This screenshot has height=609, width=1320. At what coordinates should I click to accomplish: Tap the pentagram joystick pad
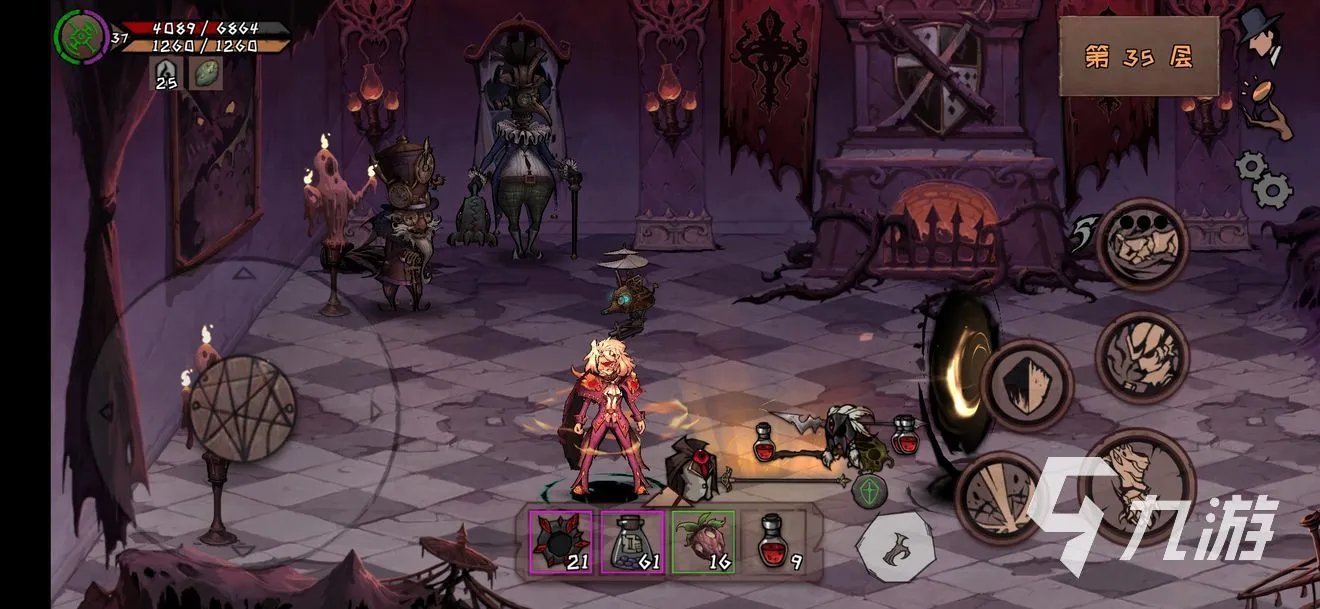[242, 409]
